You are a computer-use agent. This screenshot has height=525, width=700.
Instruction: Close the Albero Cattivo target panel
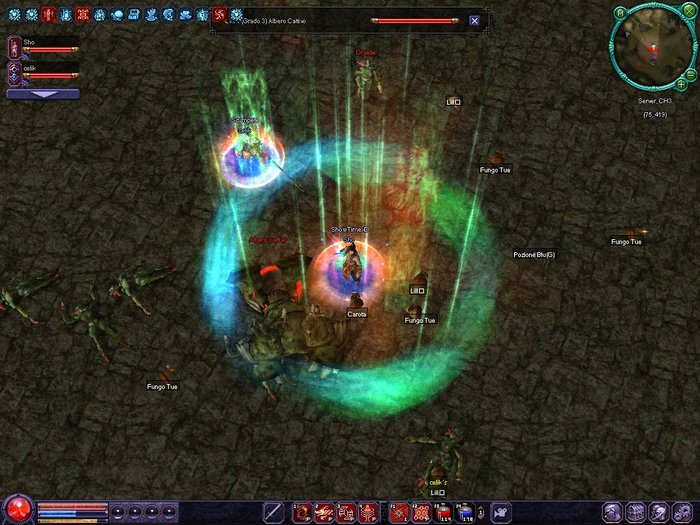tap(474, 20)
